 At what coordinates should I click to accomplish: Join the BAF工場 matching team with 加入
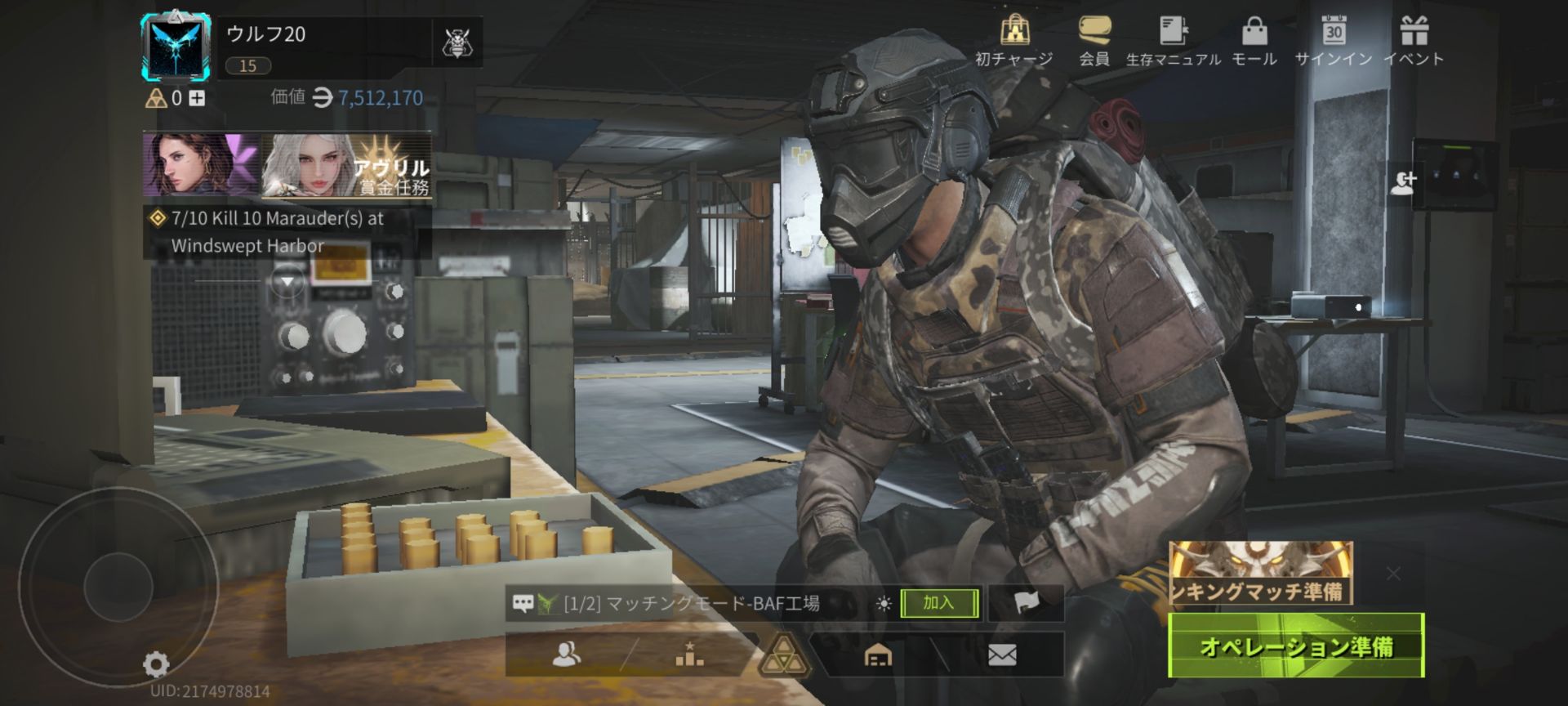[x=939, y=603]
